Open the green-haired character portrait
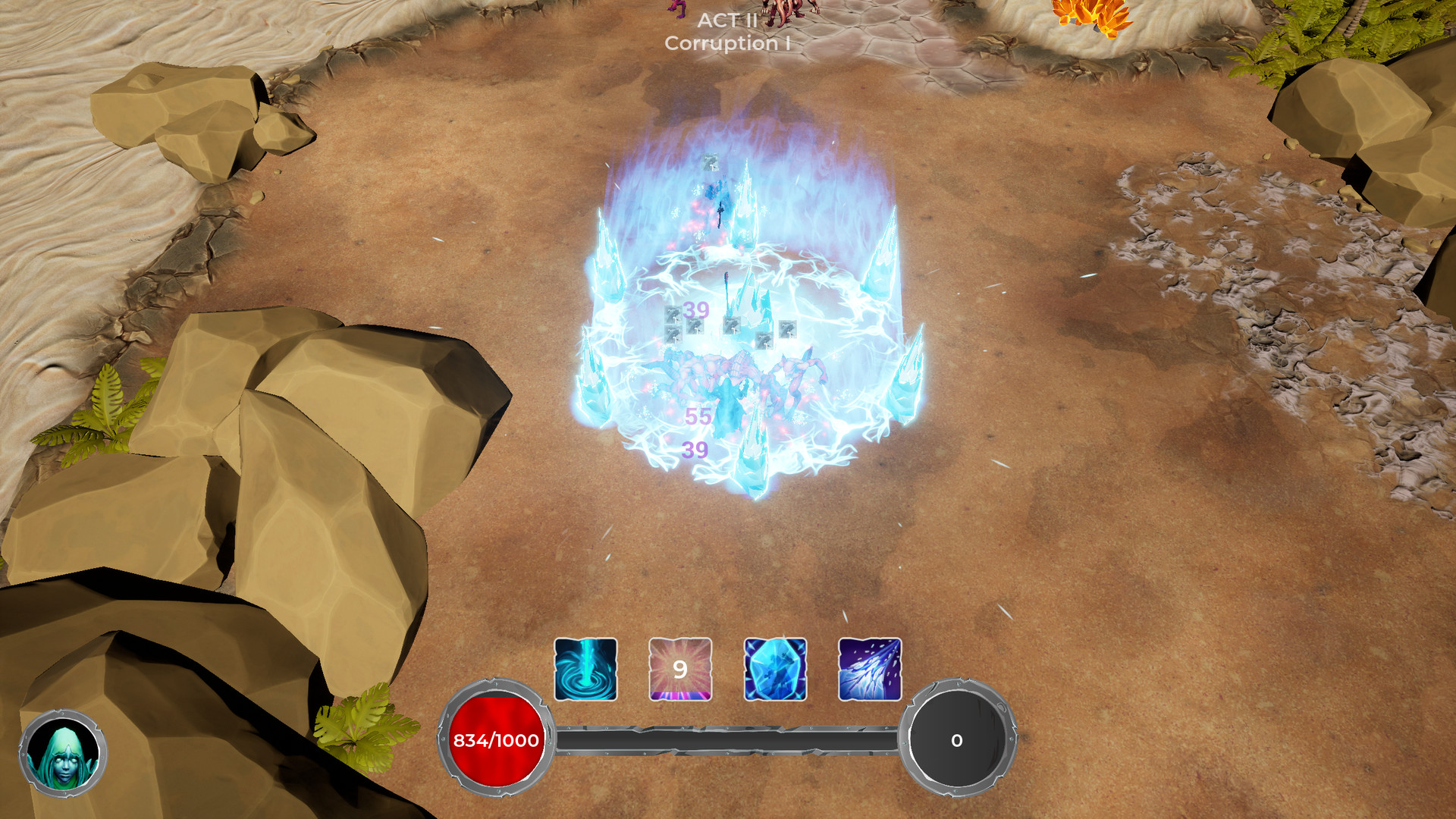The width and height of the screenshot is (1456, 819). 63,753
